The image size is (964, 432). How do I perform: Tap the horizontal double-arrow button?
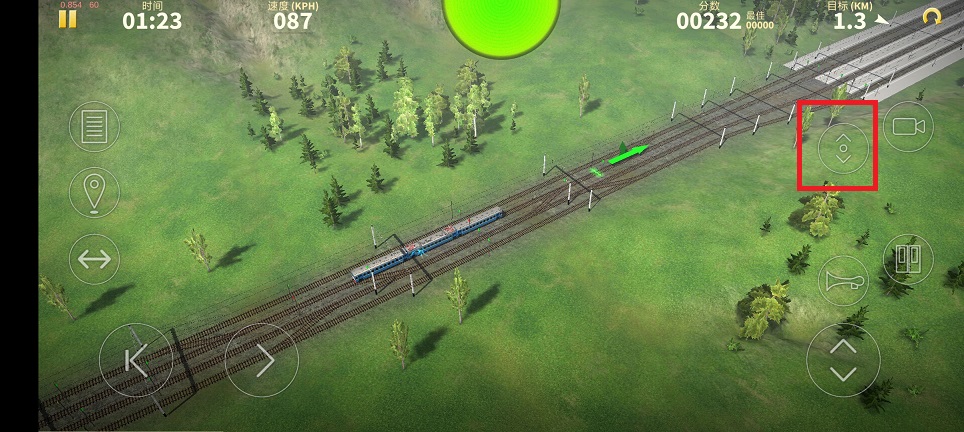(x=94, y=259)
